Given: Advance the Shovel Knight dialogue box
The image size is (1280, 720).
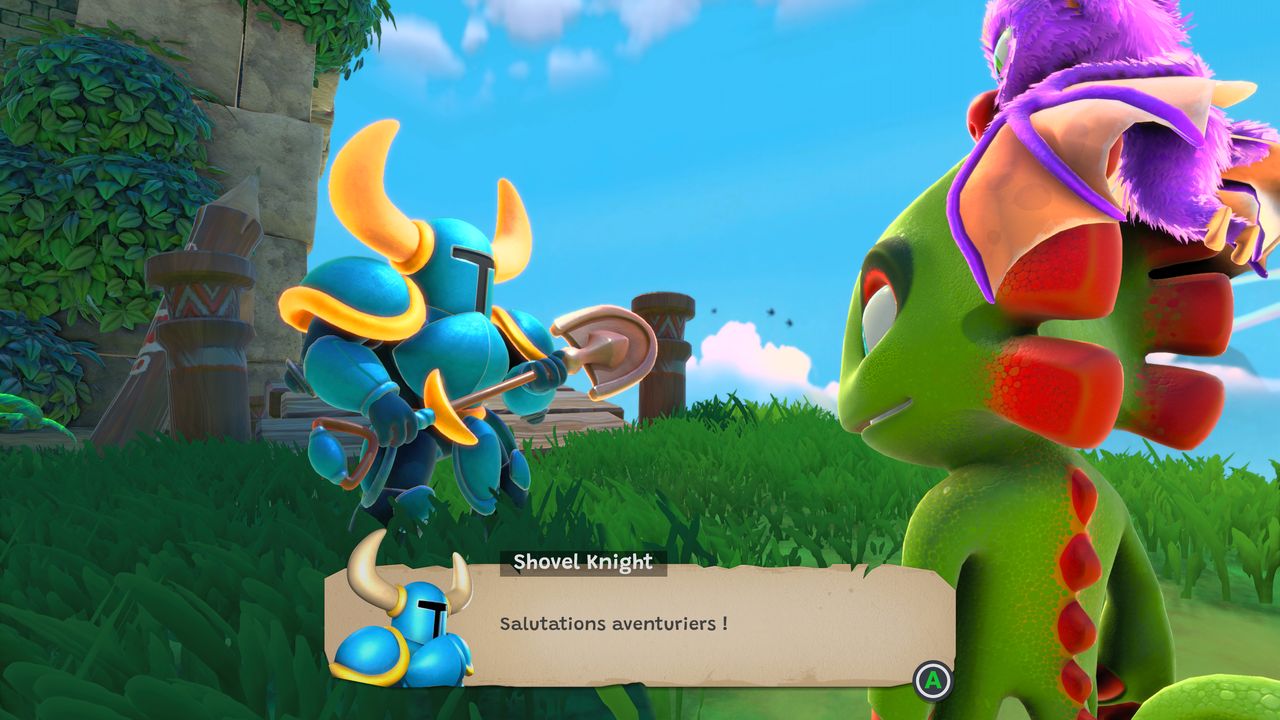Looking at the screenshot, I should (x=933, y=681).
